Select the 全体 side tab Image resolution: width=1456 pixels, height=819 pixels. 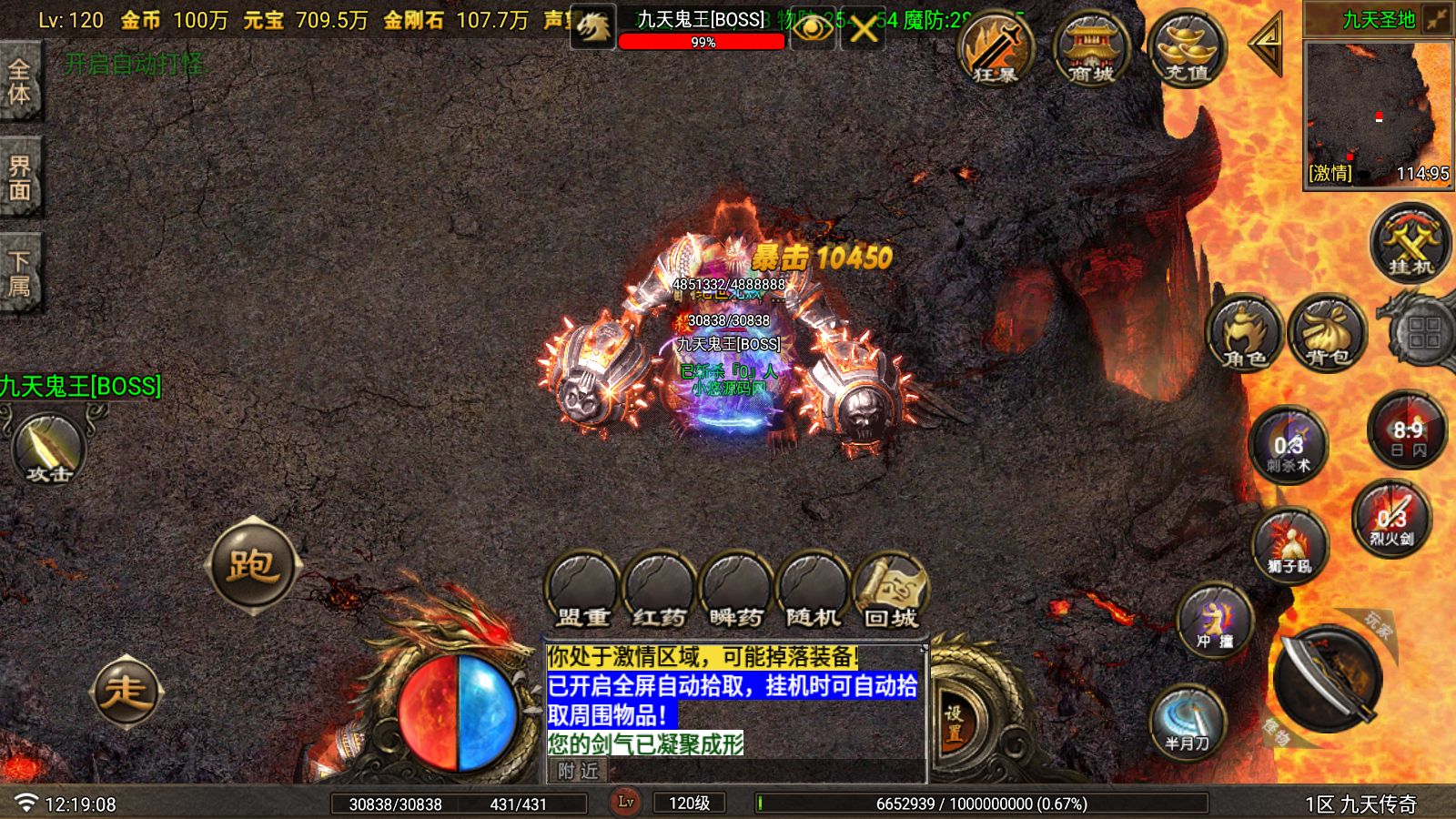click(20, 82)
